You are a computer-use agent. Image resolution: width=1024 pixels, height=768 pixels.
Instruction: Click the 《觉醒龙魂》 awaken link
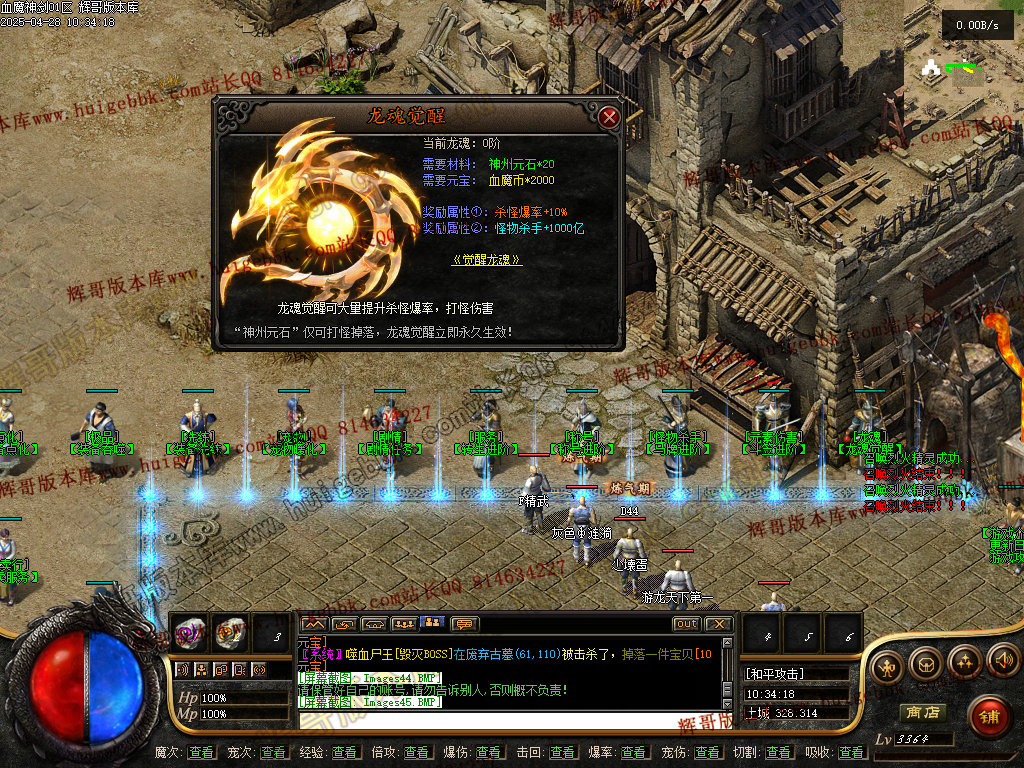tap(487, 259)
